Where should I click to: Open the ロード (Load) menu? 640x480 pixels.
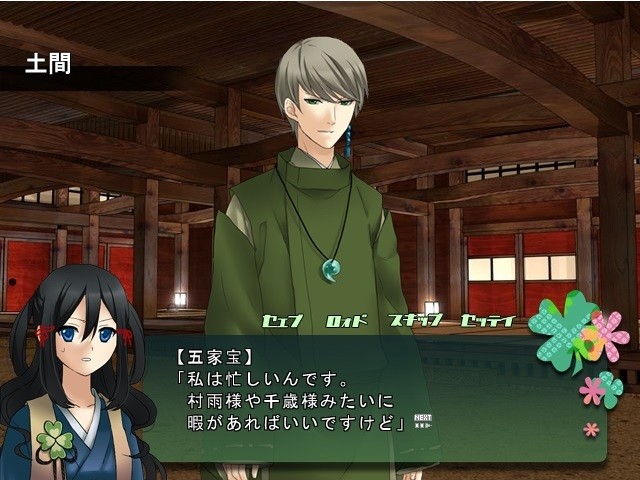(x=347, y=321)
